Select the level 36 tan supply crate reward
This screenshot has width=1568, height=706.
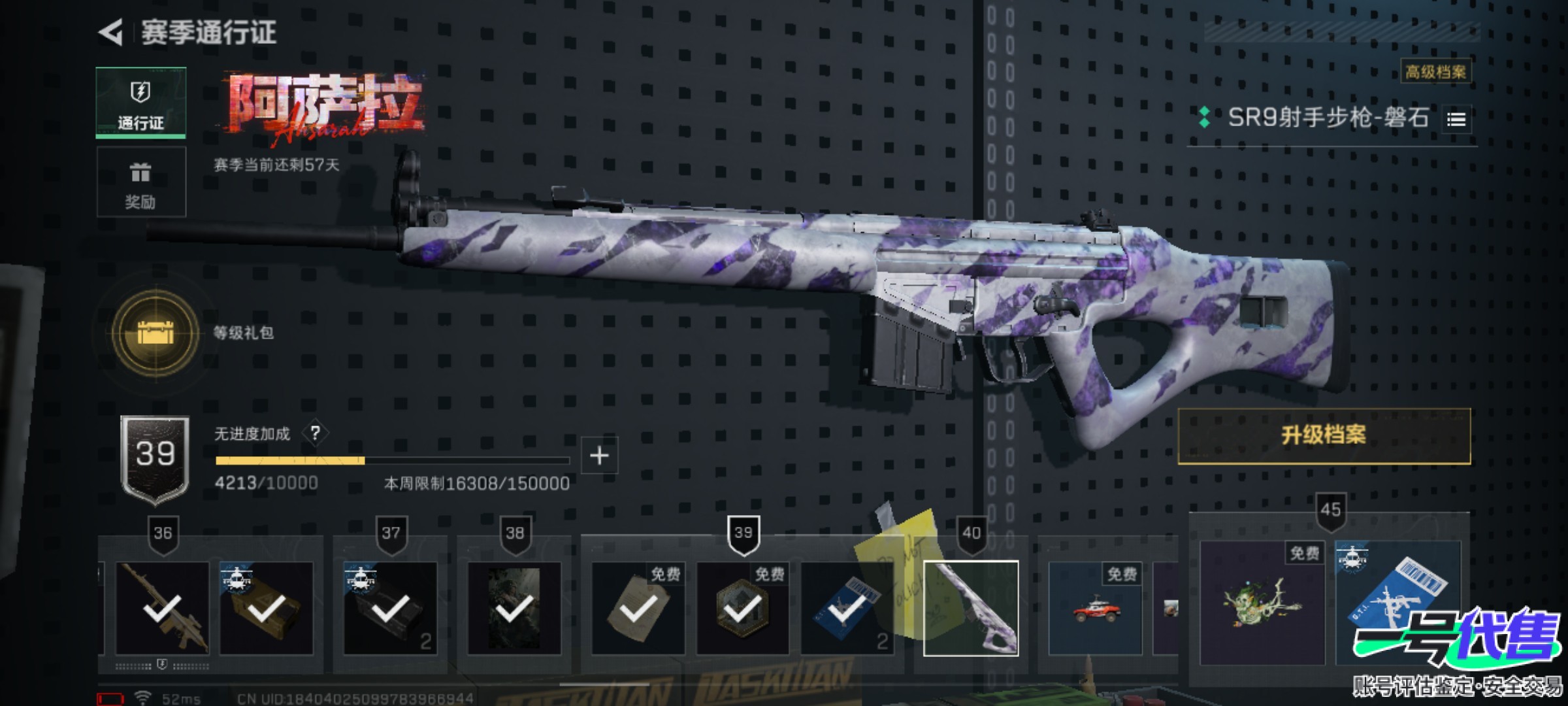coord(267,609)
